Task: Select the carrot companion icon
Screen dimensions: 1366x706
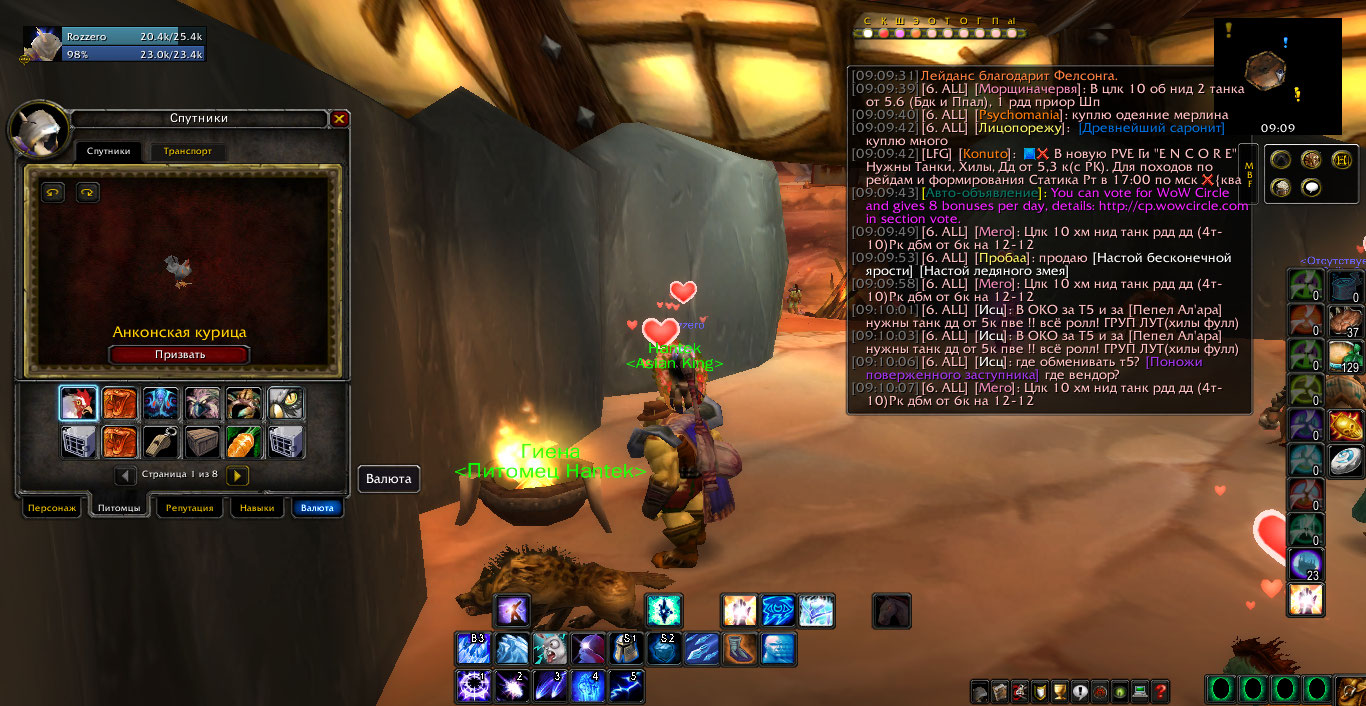Action: point(244,441)
